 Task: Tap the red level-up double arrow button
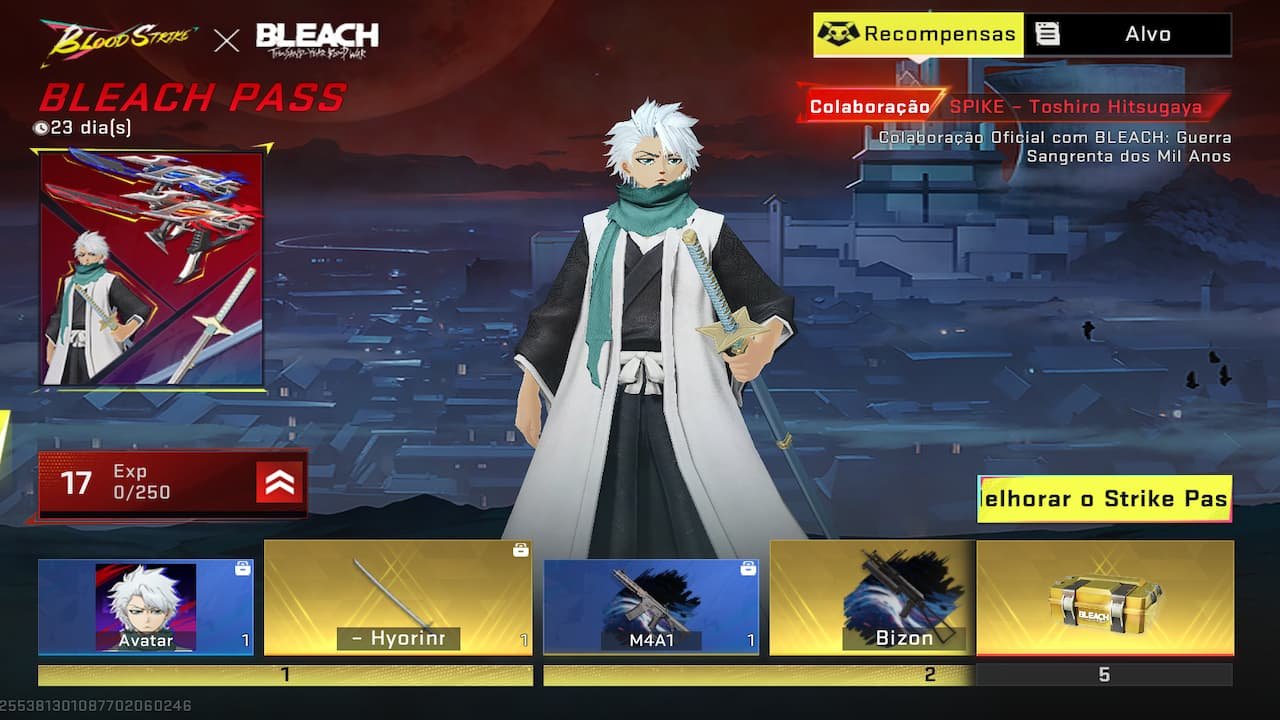280,484
